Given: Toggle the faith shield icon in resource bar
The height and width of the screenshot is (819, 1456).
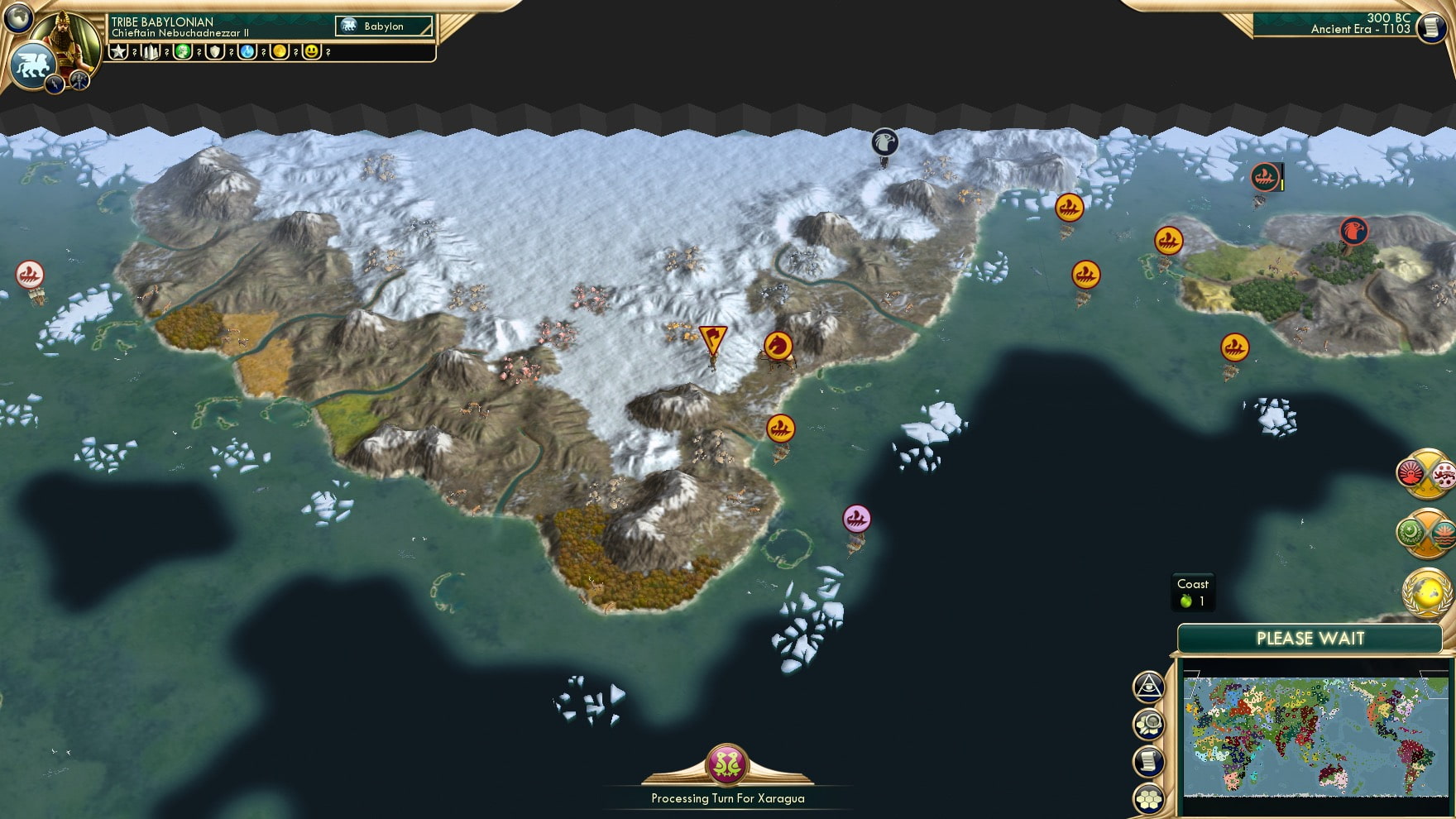Looking at the screenshot, I should [214, 51].
